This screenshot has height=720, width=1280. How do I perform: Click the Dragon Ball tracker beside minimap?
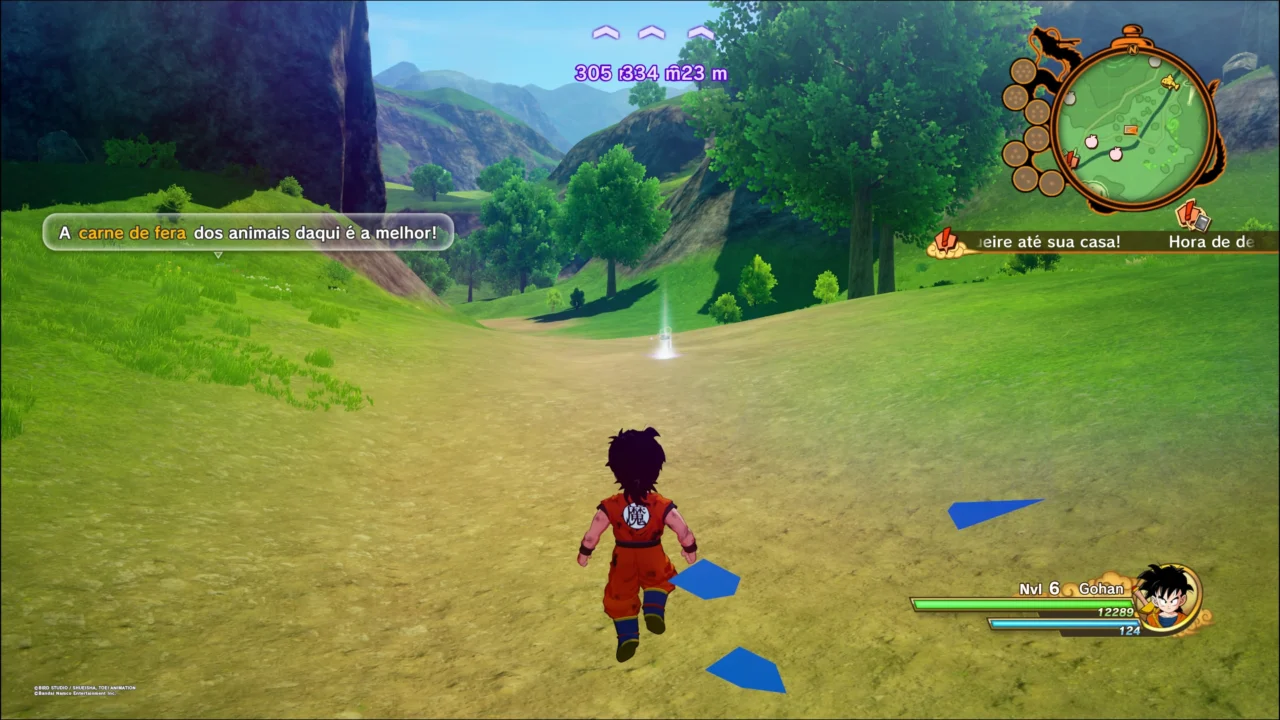(1030, 125)
